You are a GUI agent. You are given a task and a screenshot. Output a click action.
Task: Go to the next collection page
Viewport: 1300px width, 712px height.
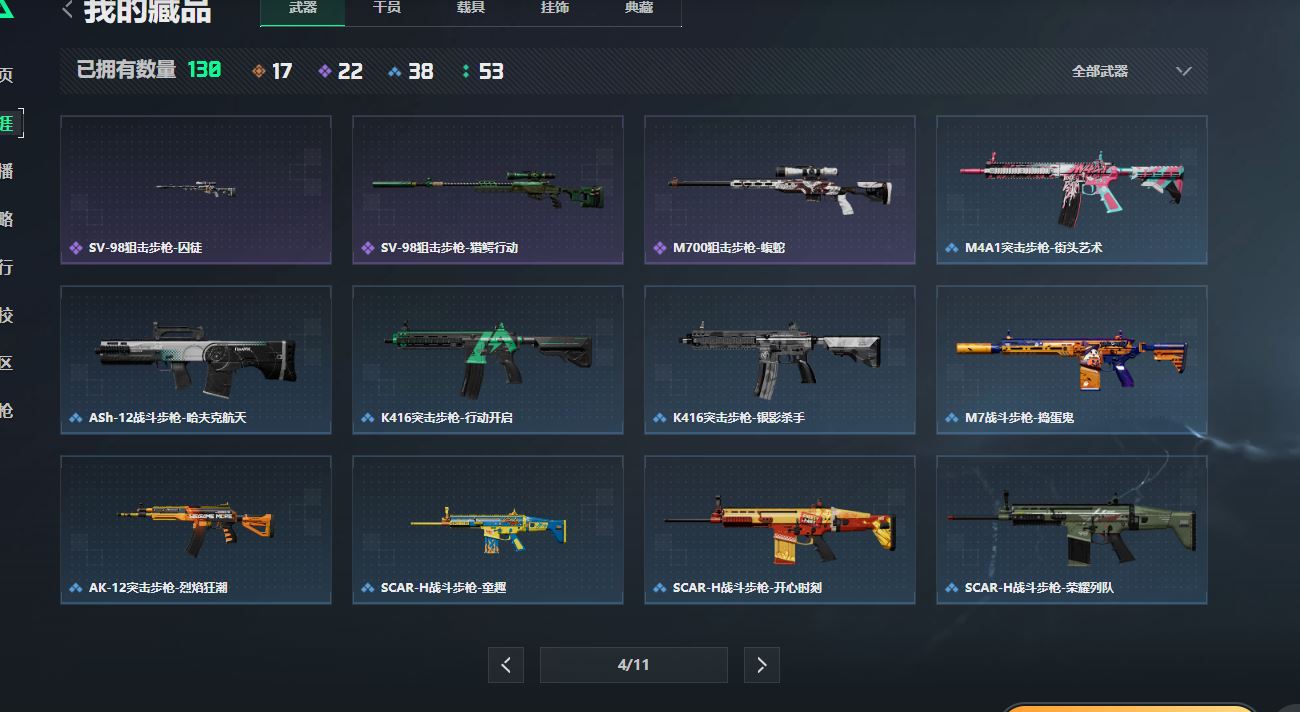(762, 665)
